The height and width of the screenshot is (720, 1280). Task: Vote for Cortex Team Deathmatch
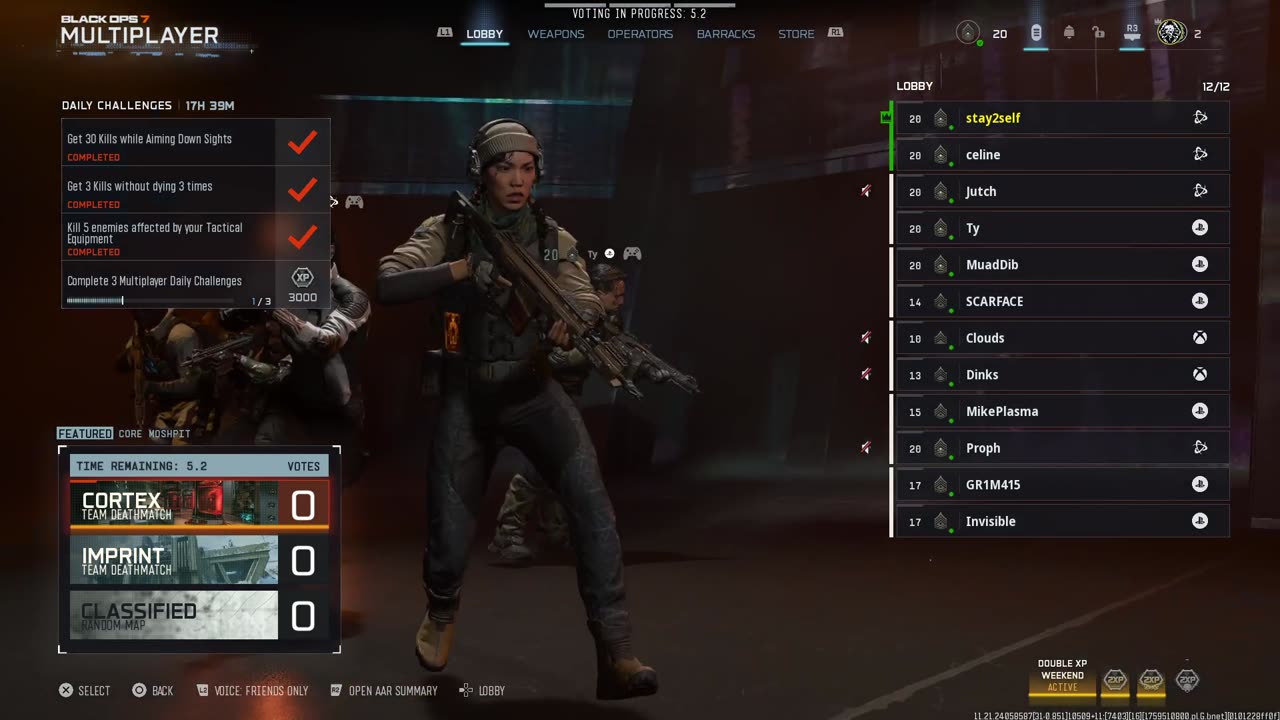click(199, 505)
